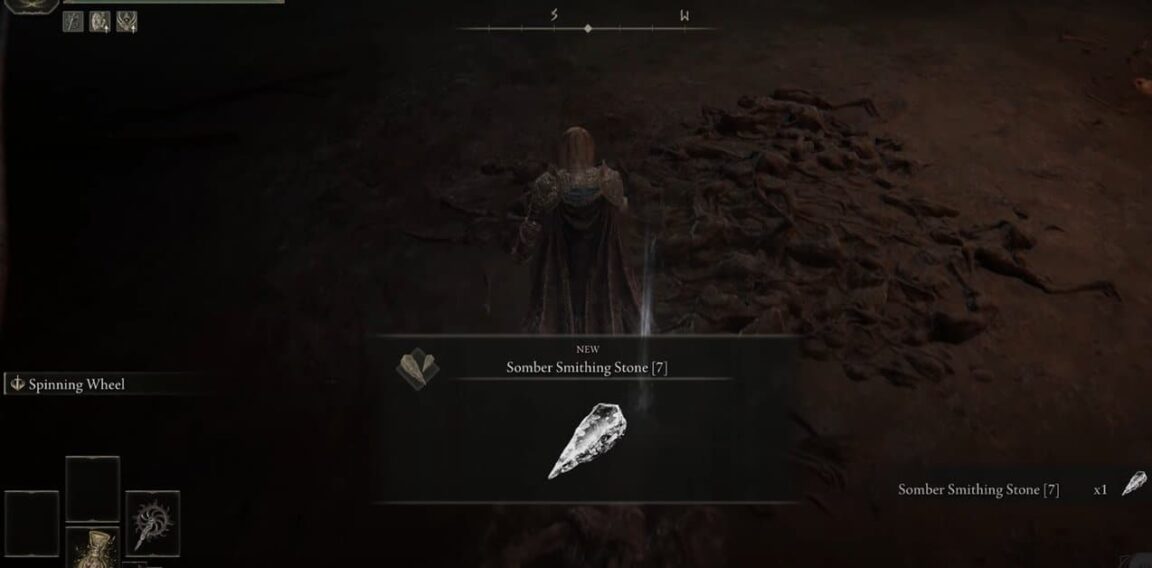Select the Spinning Wheel skill label

77,385
